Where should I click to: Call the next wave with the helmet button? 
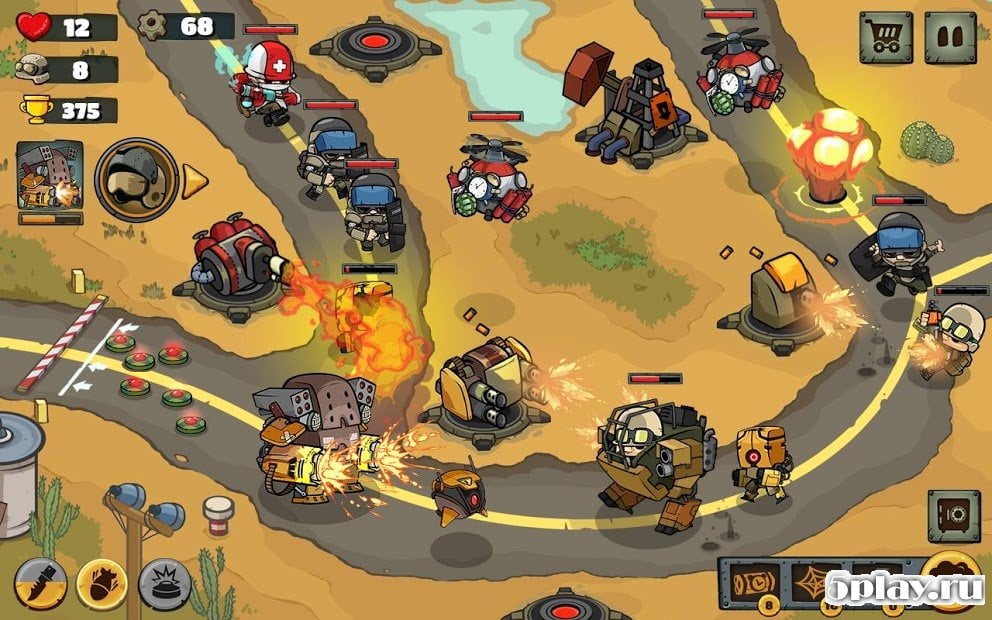click(136, 180)
